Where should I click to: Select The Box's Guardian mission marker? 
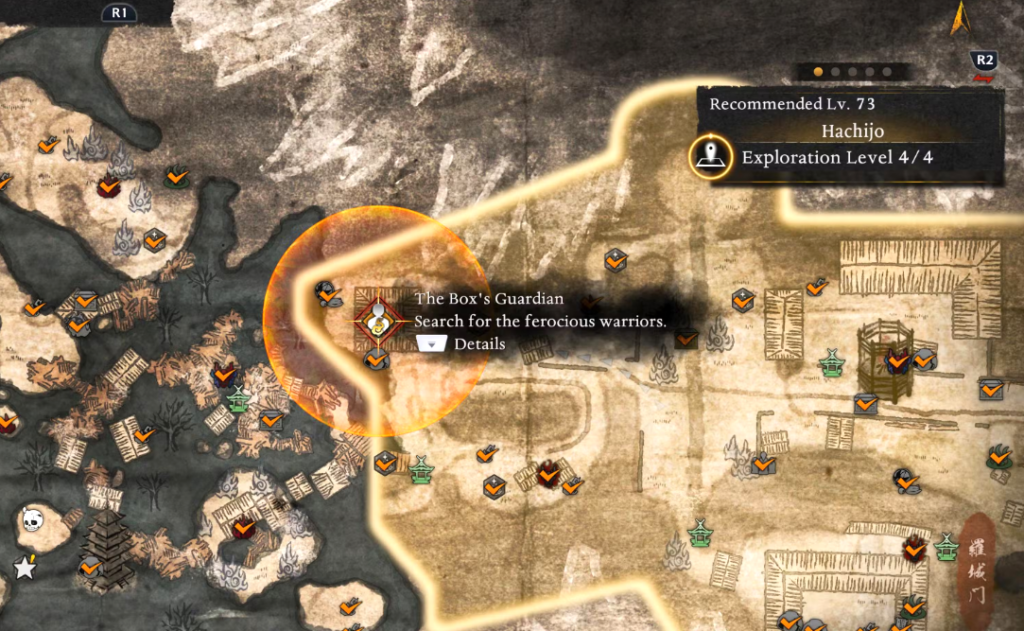click(x=379, y=320)
